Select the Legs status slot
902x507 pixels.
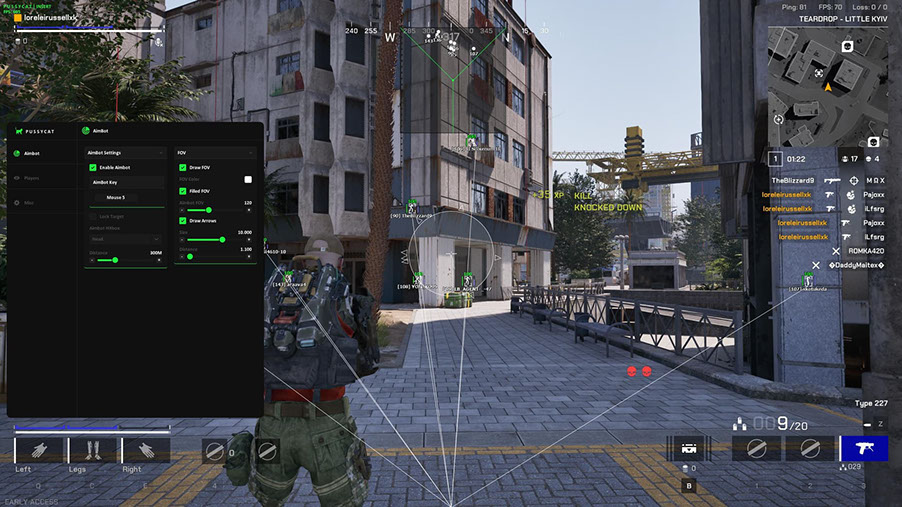point(92,450)
